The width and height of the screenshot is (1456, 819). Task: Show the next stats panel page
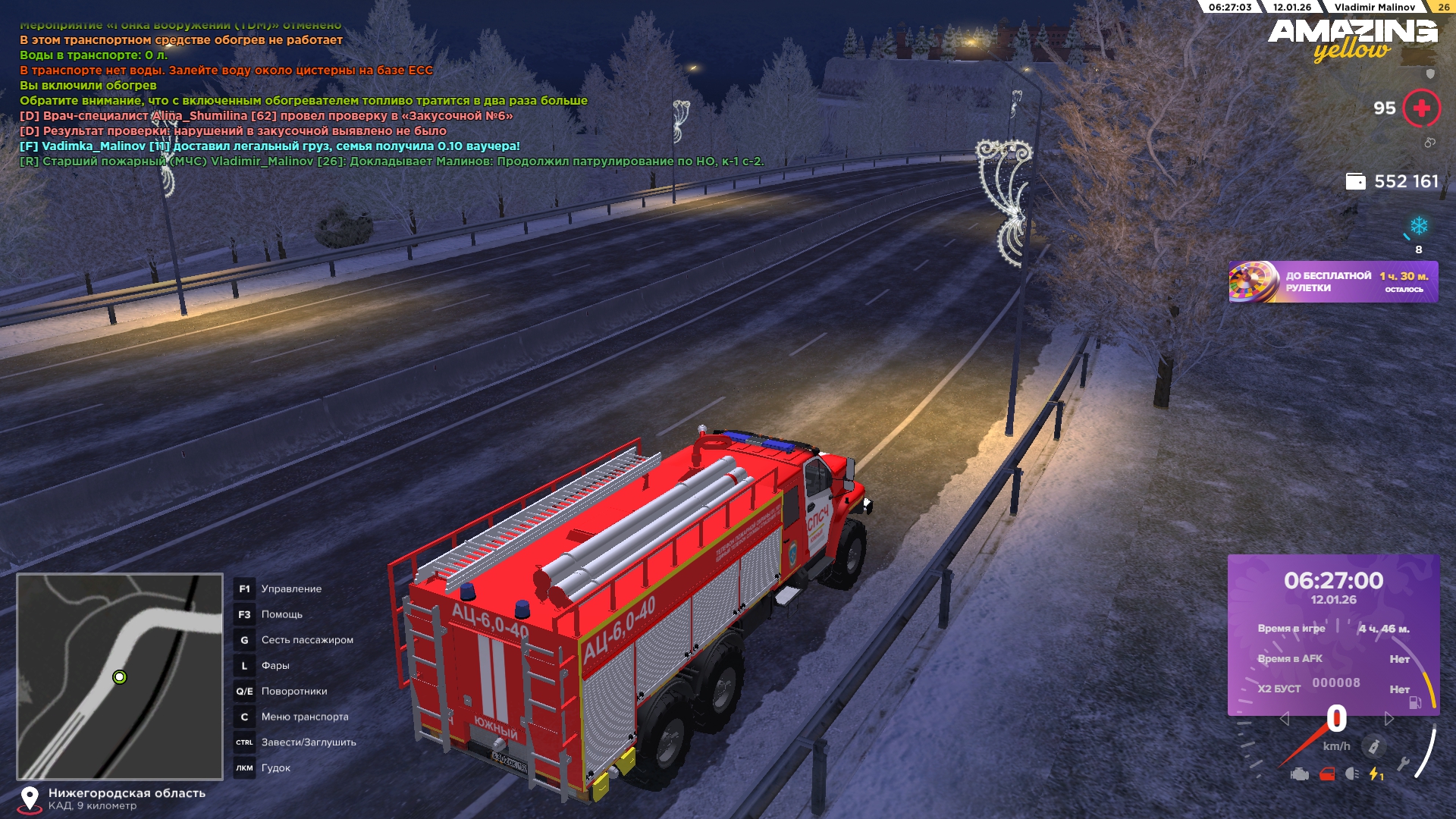click(1389, 719)
